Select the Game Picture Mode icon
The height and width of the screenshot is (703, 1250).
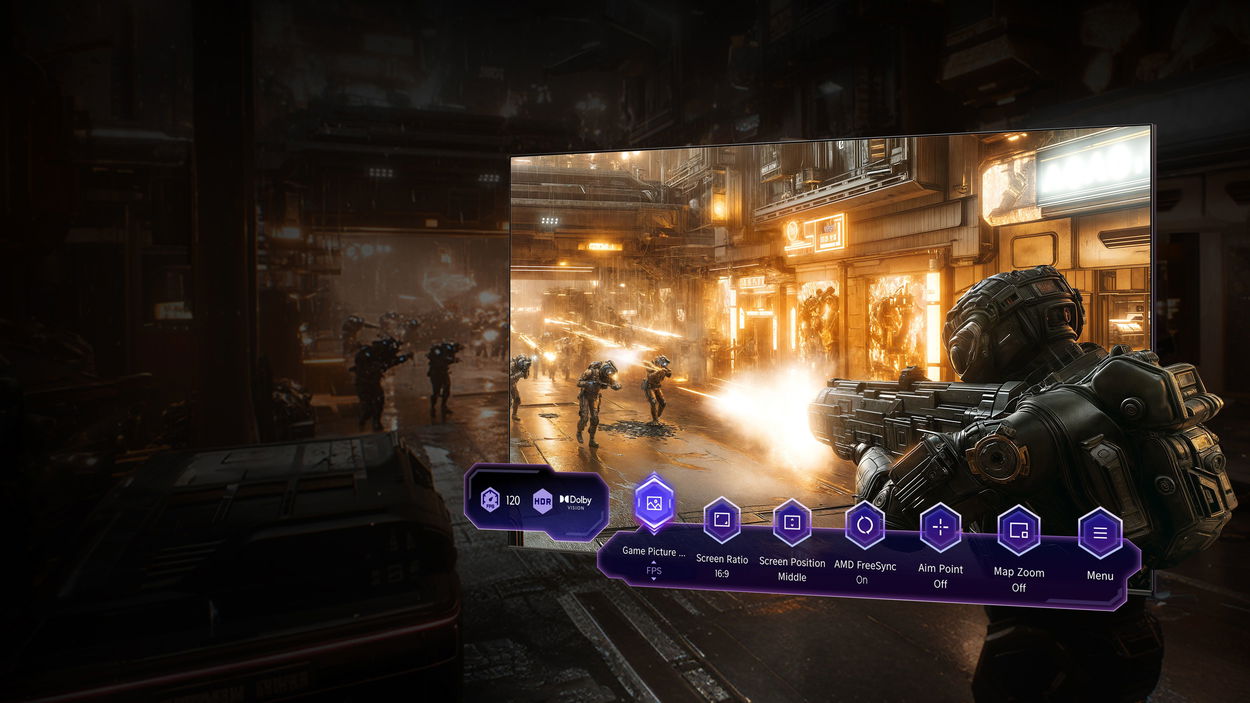(654, 502)
